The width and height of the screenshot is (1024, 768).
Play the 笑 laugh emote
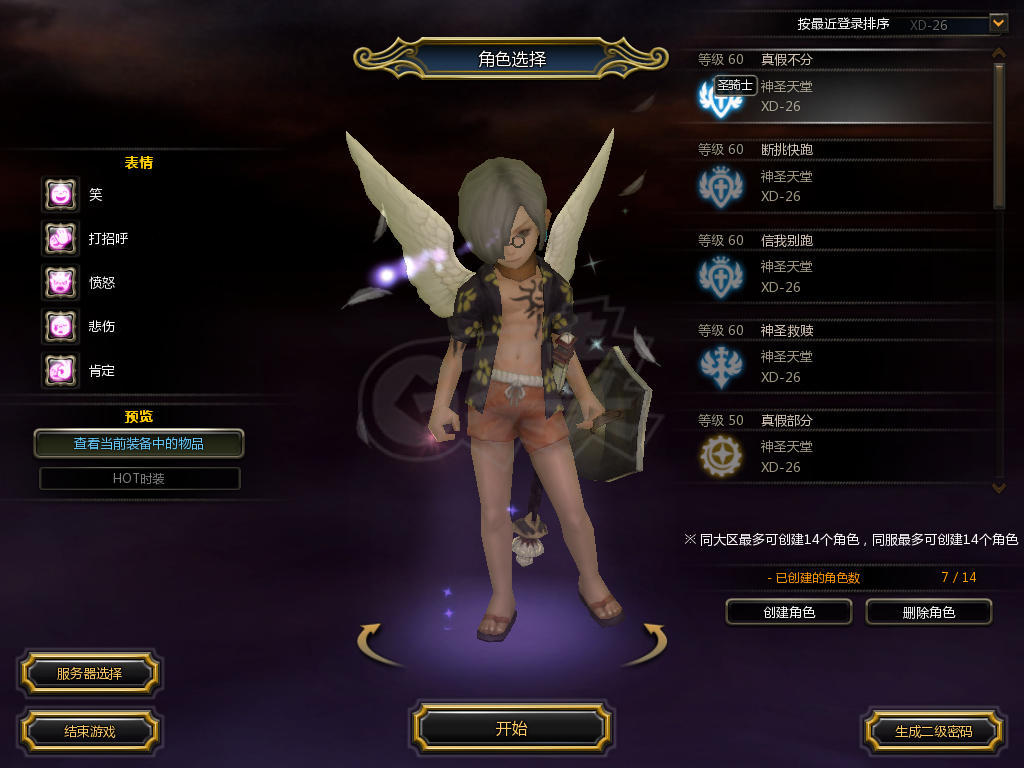click(x=60, y=194)
